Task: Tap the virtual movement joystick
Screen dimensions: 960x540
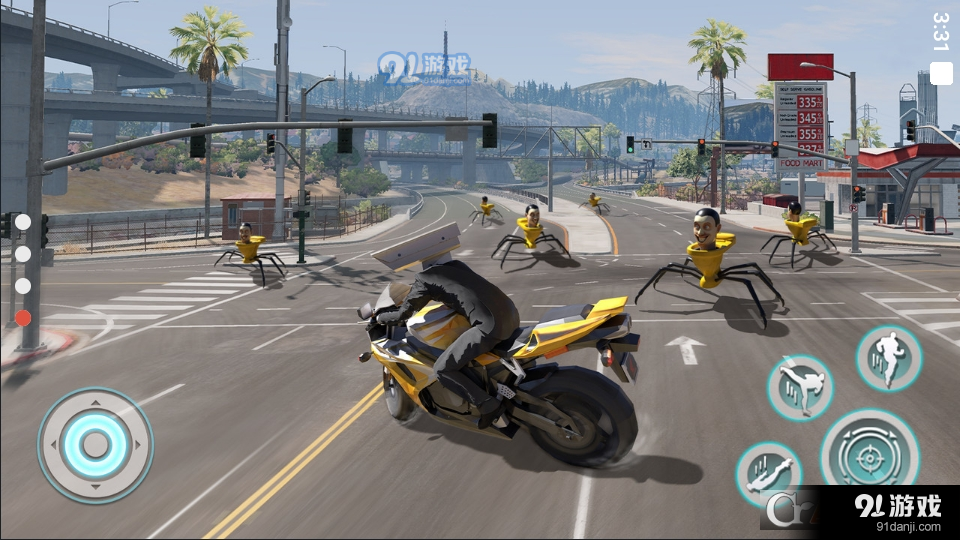Action: pos(95,445)
